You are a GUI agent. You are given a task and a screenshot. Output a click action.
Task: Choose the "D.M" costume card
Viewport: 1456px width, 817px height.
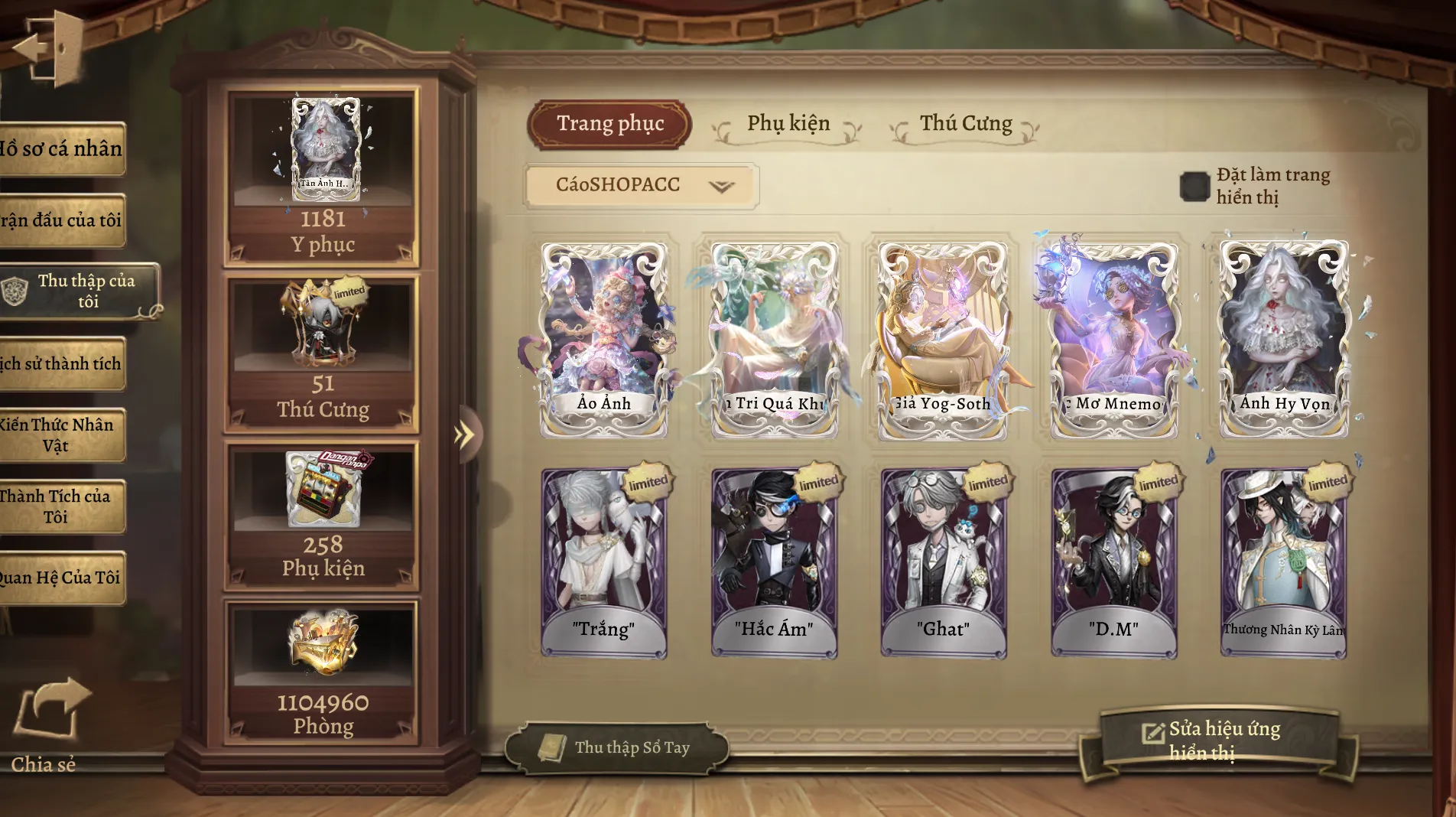pyautogui.click(x=1113, y=563)
